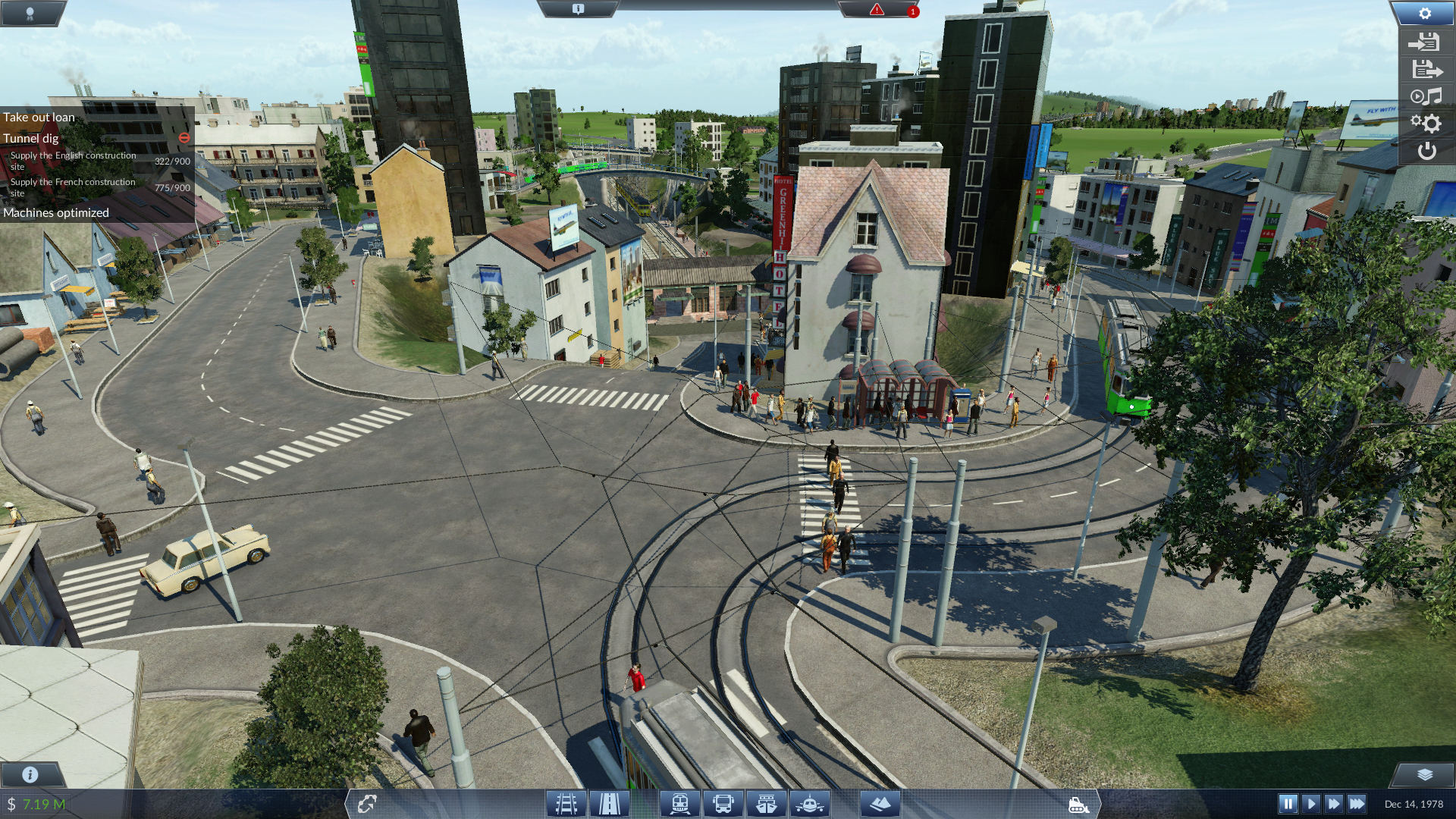
Task: Show the red warning alerts
Action: (x=877, y=10)
